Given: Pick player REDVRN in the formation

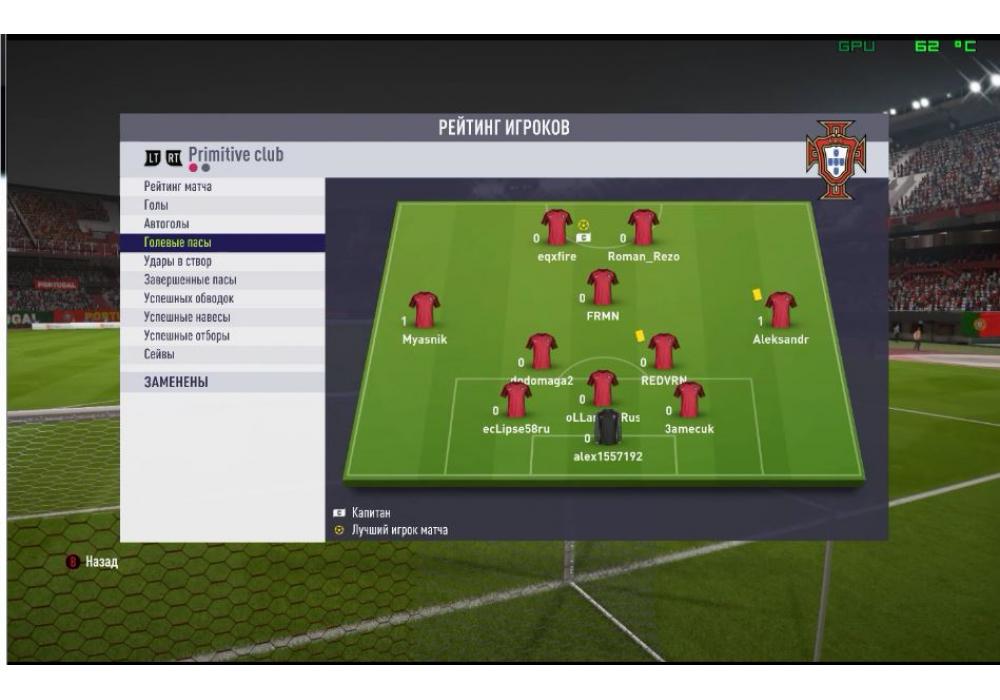Looking at the screenshot, I should click(x=663, y=353).
